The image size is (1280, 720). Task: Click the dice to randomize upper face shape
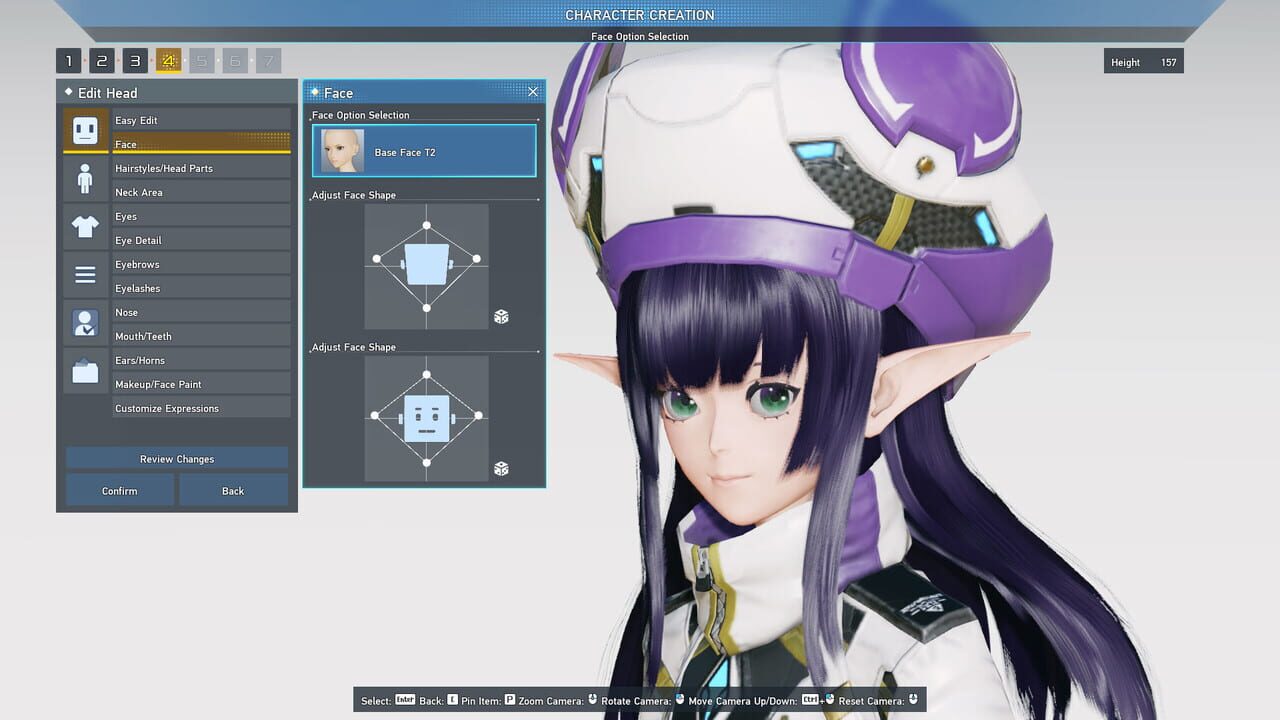coord(500,316)
